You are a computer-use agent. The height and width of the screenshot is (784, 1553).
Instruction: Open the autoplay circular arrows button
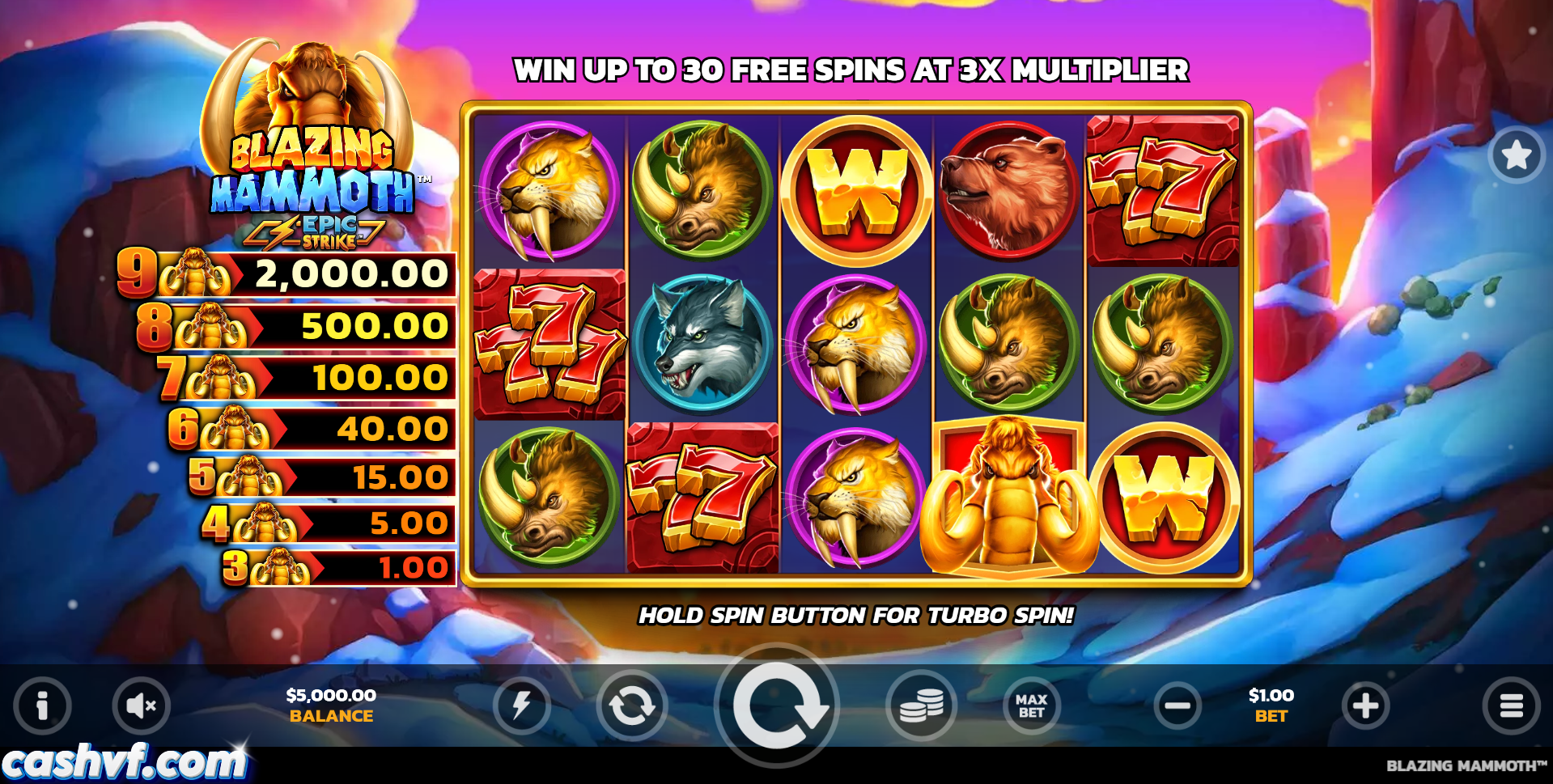pyautogui.click(x=631, y=706)
